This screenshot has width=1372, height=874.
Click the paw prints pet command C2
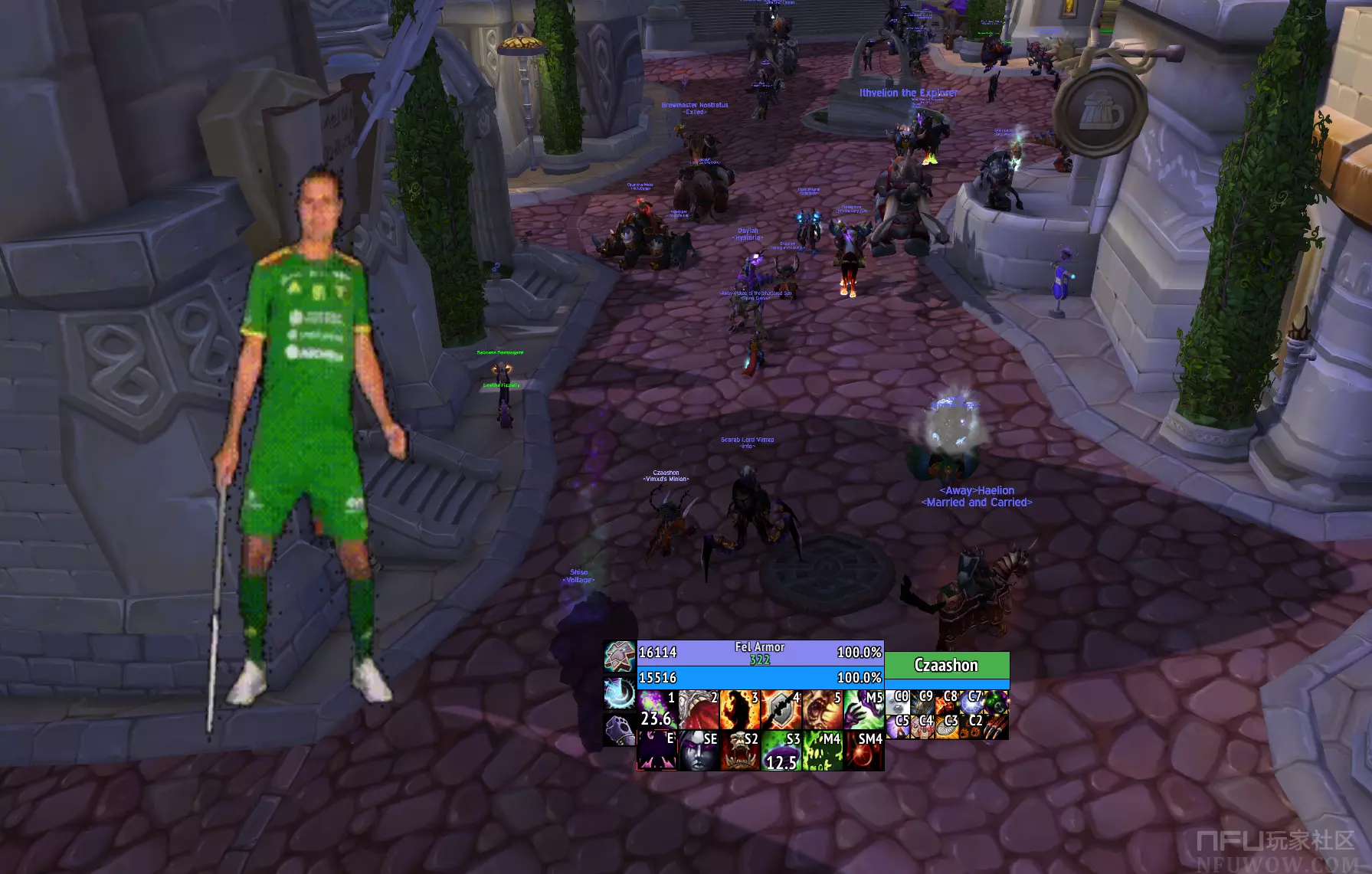pos(972,726)
